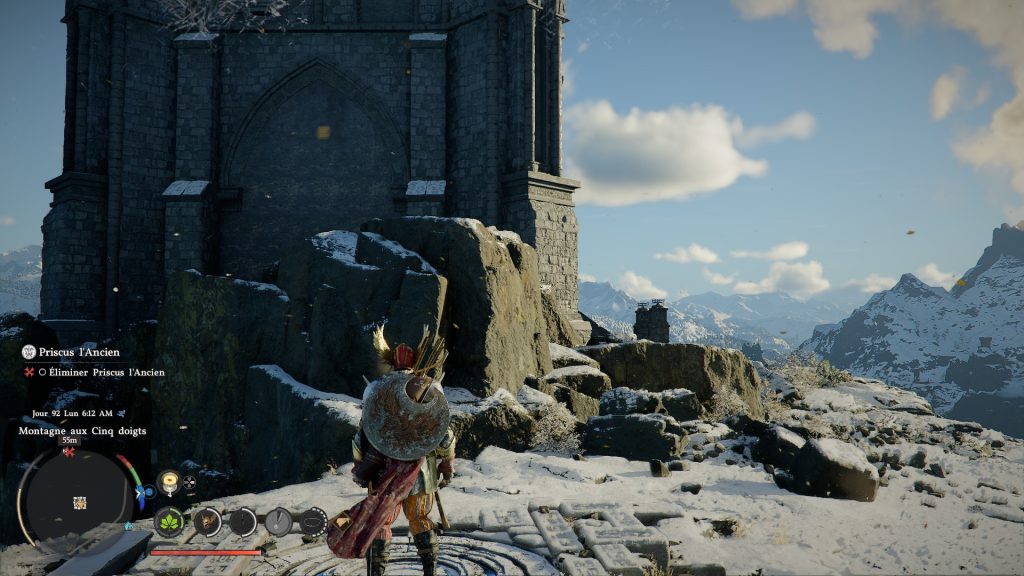Click the red crossed-swords marker on minimap

pos(69,452)
